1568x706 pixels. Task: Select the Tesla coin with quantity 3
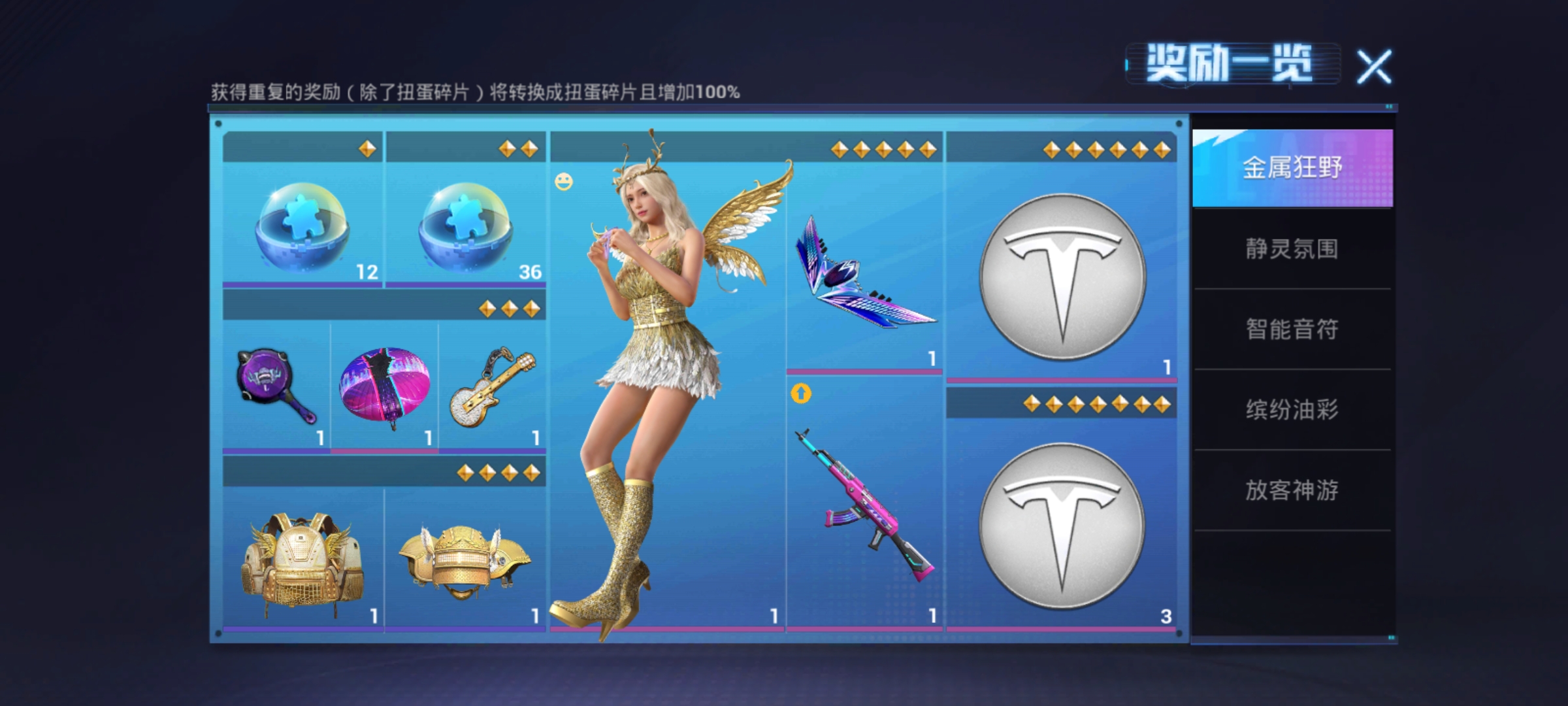pos(1062,526)
